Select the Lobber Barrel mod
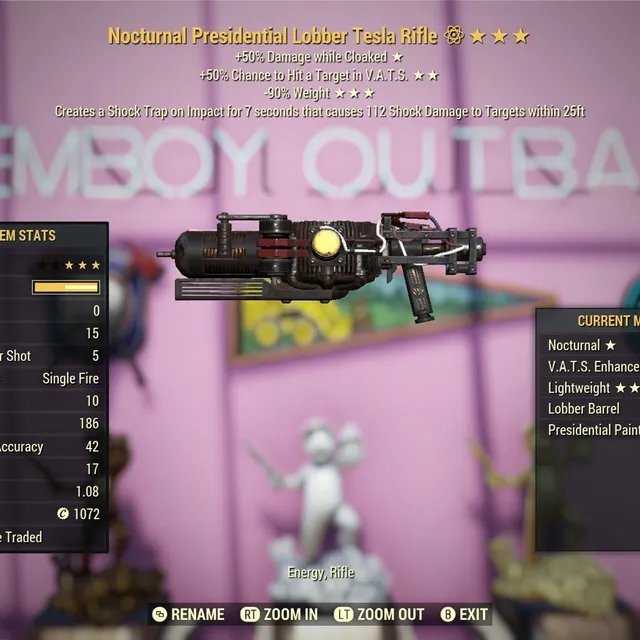 [x=584, y=408]
